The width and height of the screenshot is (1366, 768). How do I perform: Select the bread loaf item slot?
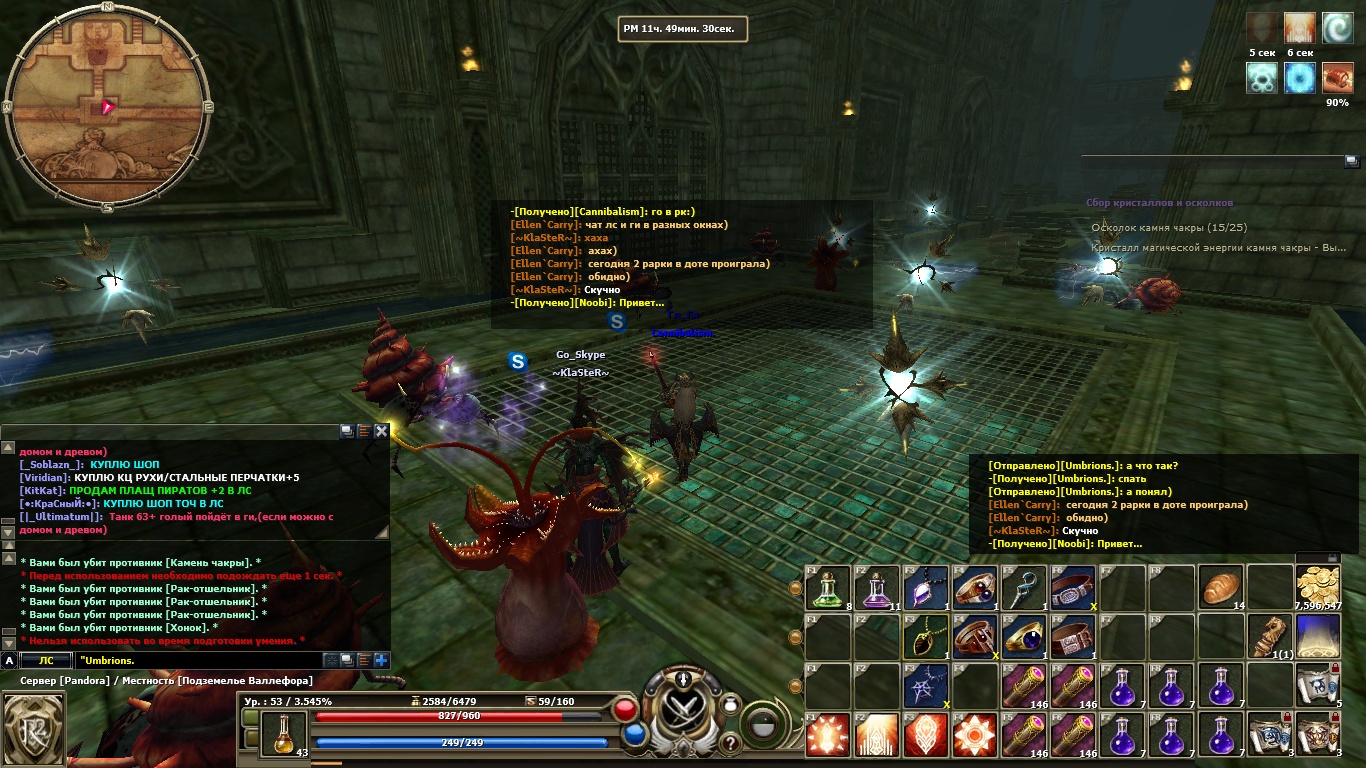pos(1220,587)
